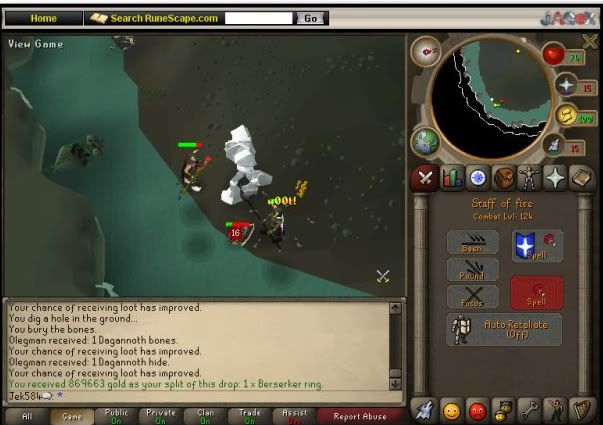Open the inventory backpack tab

pos(504,179)
